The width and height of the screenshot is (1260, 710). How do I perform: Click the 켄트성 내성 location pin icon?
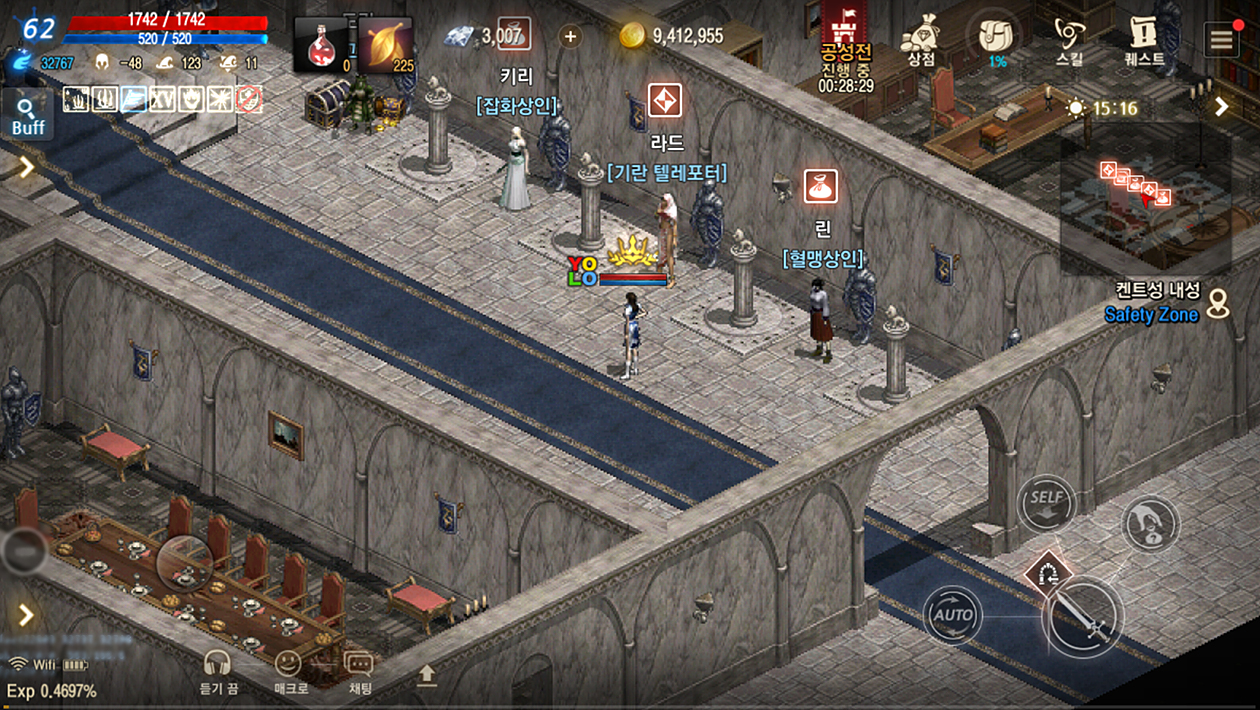click(1217, 304)
